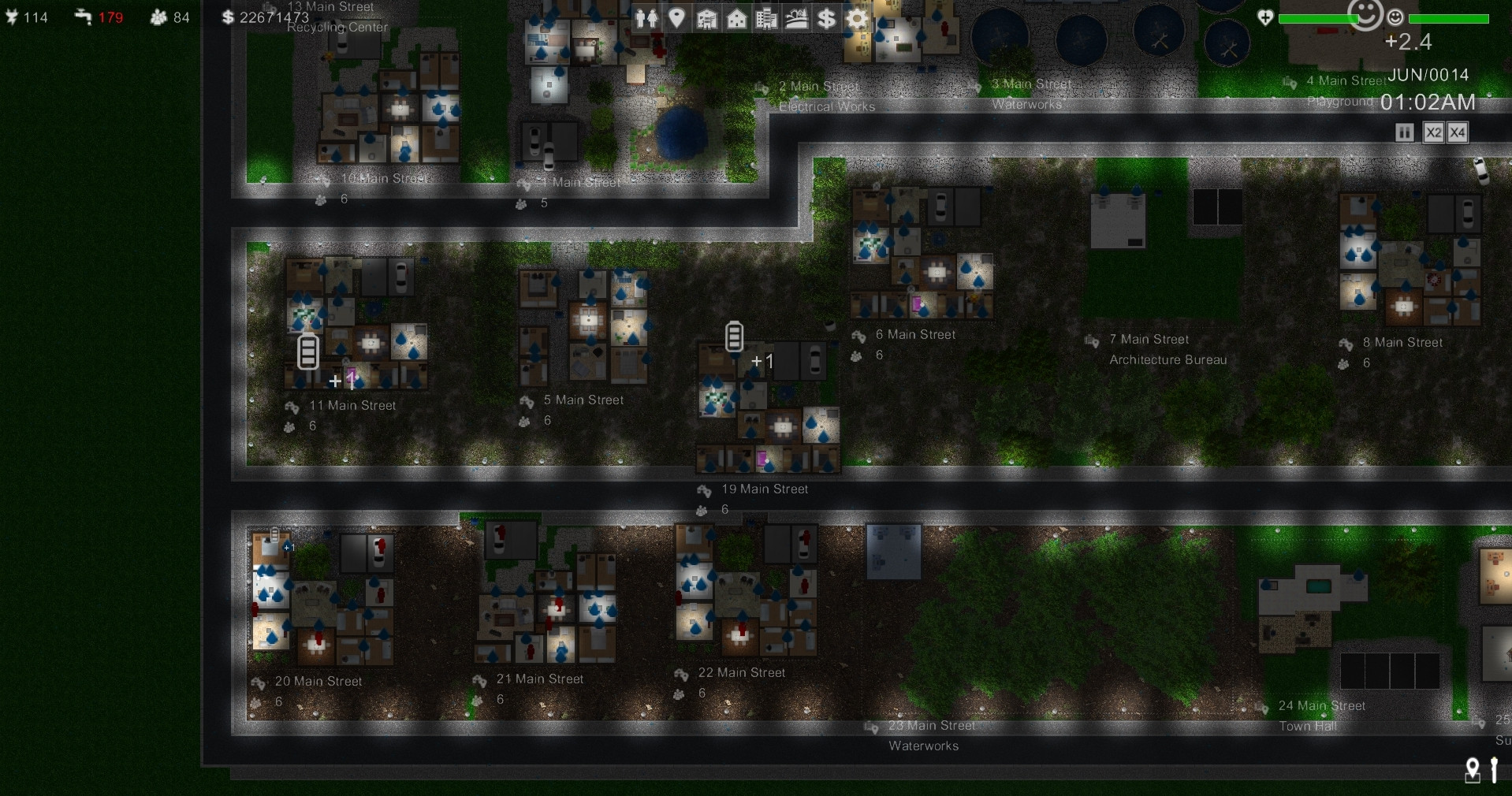
Task: Click the battery +1 indicator at 19 Main Street
Action: pos(733,337)
